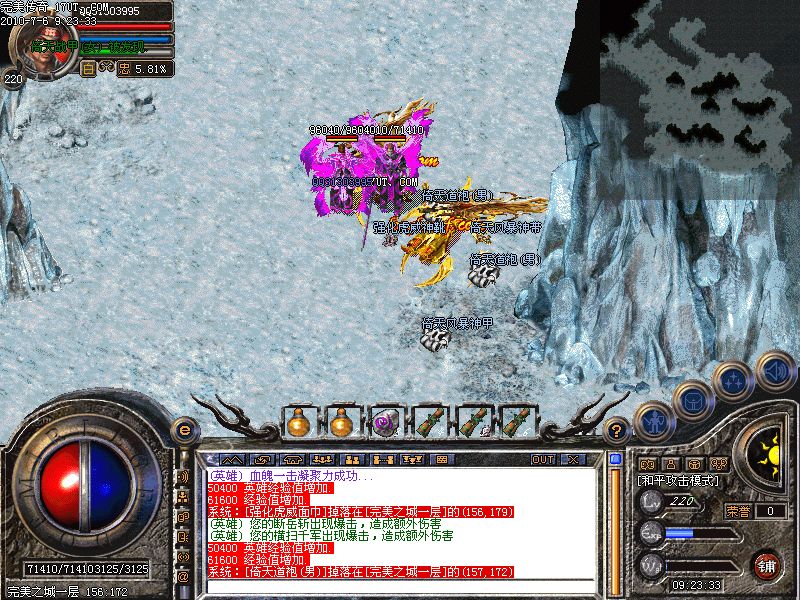The height and width of the screenshot is (600, 800).
Task: Click the OUT button above the chat
Action: (x=543, y=459)
